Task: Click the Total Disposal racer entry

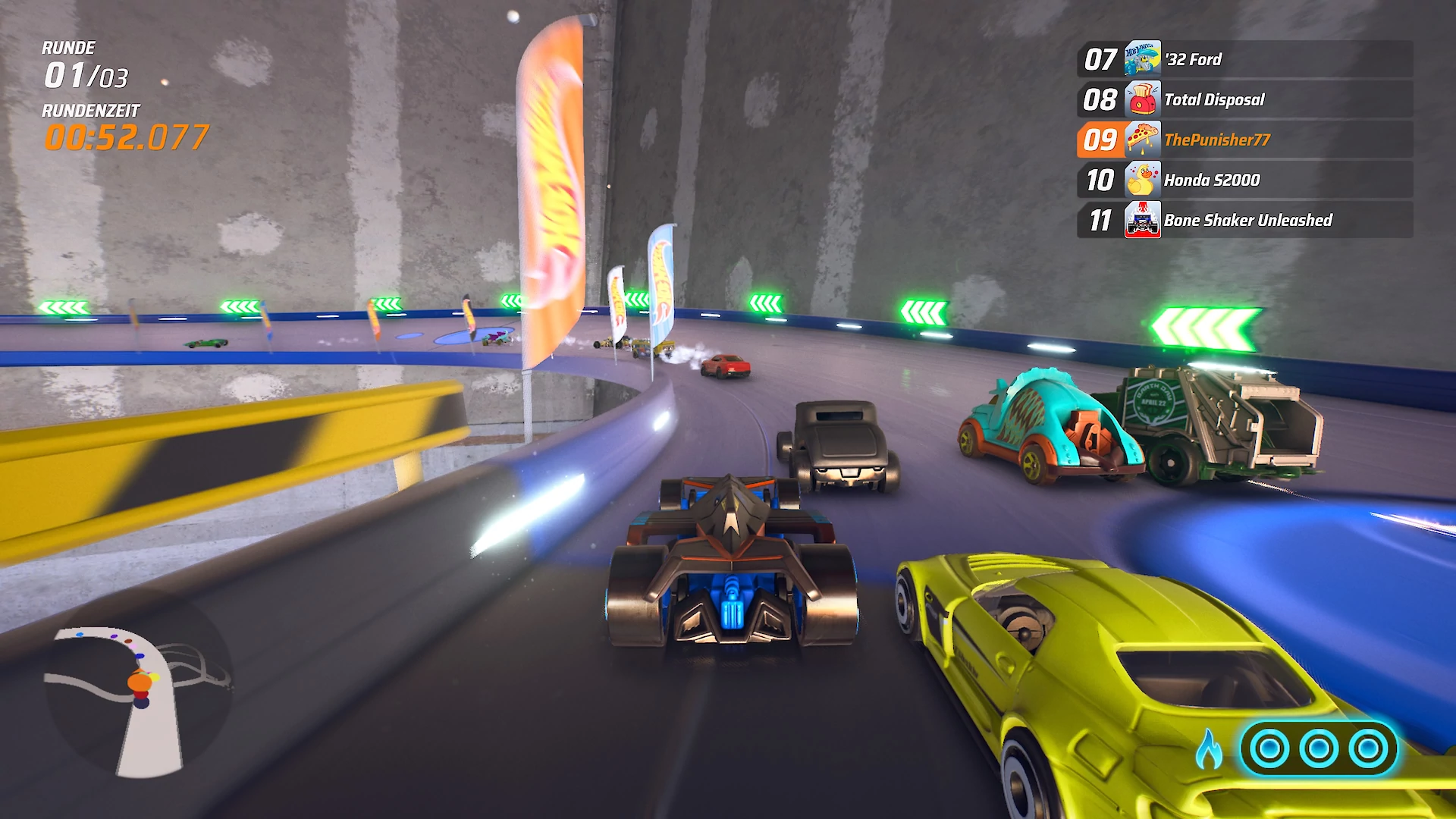Action: [1244, 99]
